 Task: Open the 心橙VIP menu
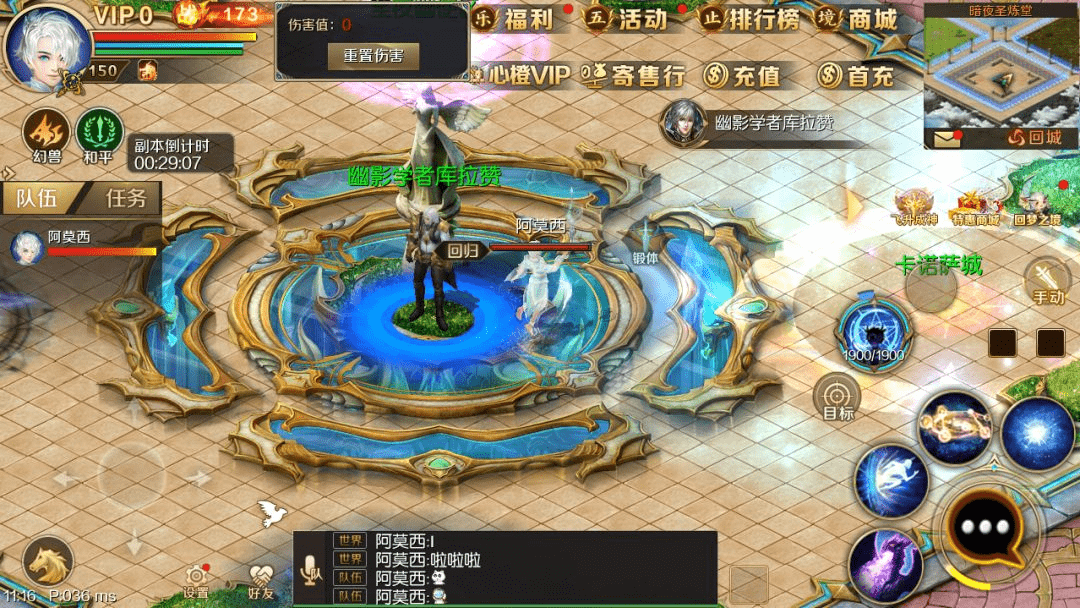(x=519, y=75)
